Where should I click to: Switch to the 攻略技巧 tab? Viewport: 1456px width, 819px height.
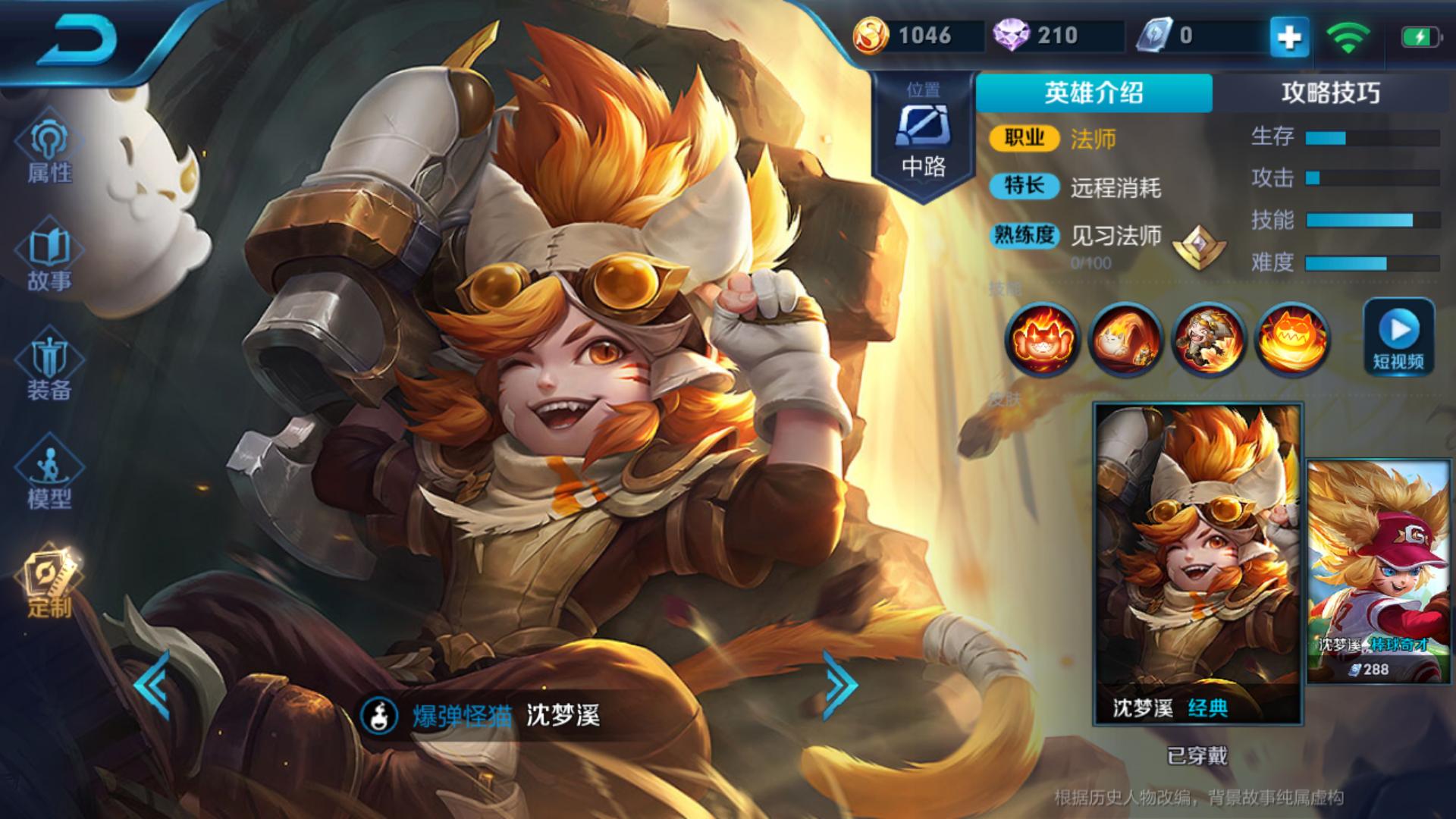click(x=1330, y=93)
